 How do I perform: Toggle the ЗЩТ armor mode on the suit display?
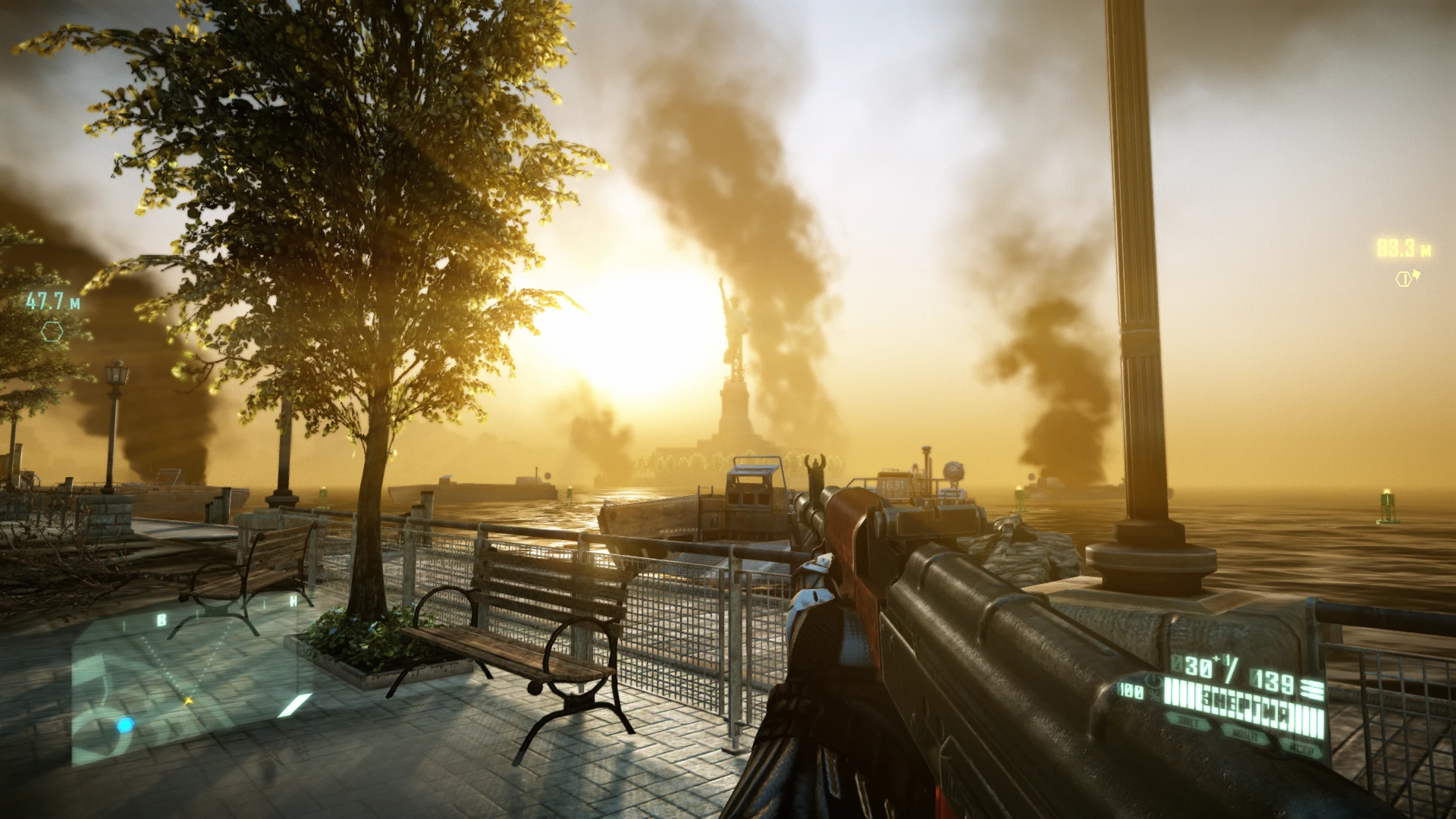pos(1187,722)
